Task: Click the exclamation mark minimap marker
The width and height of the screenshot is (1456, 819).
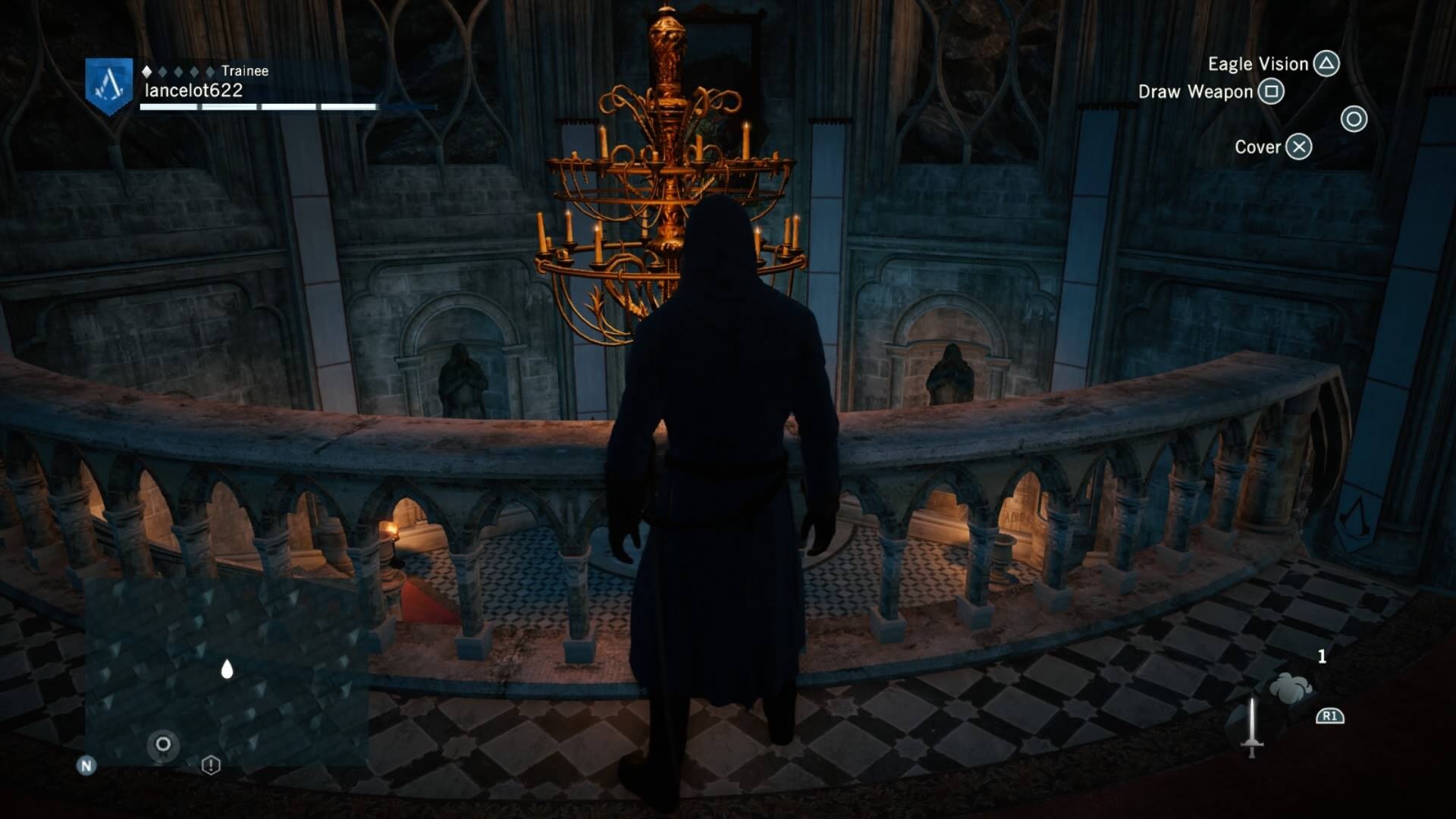Action: pos(211,765)
